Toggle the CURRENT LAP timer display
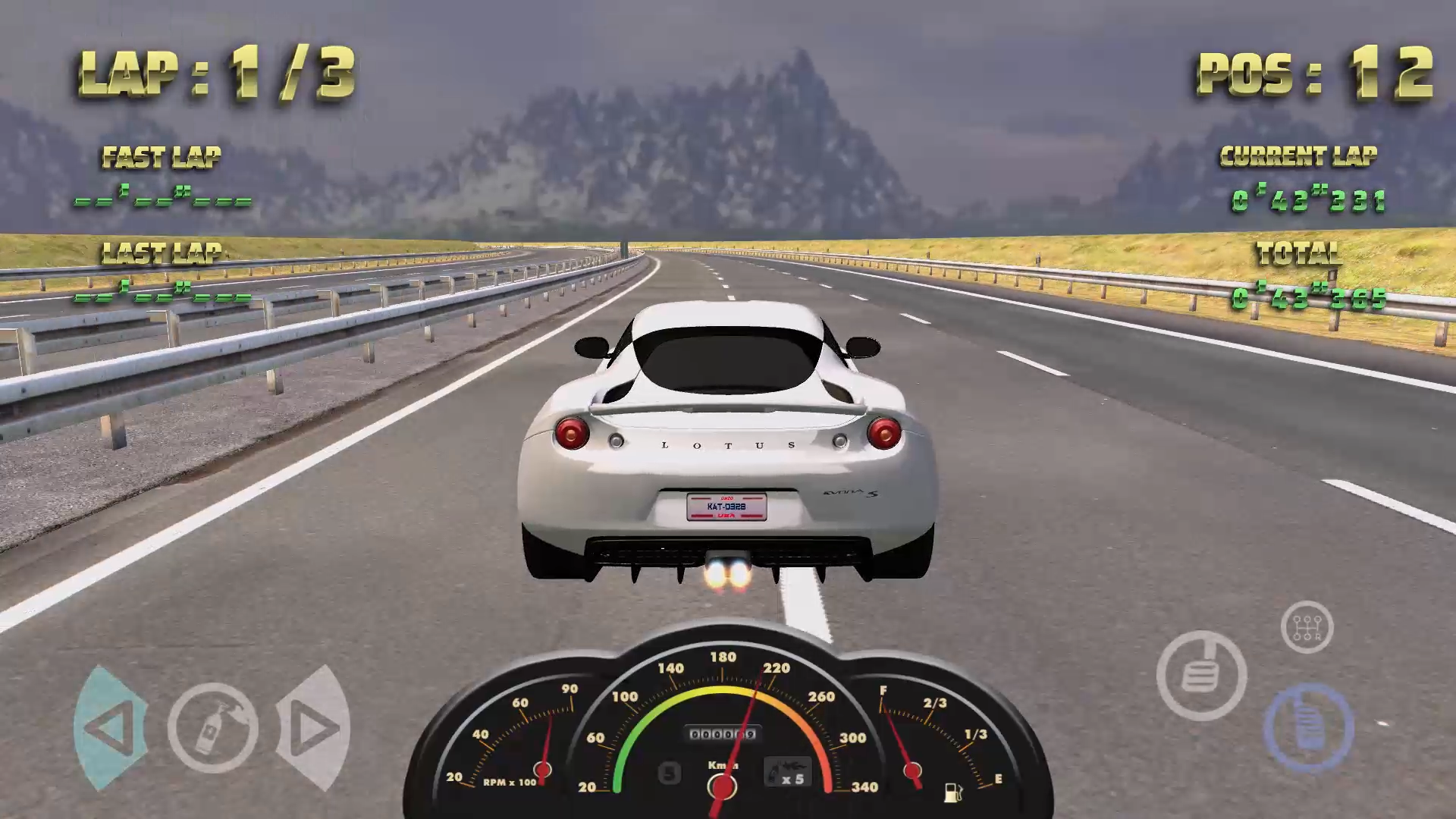This screenshot has height=819, width=1456. pyautogui.click(x=1308, y=200)
